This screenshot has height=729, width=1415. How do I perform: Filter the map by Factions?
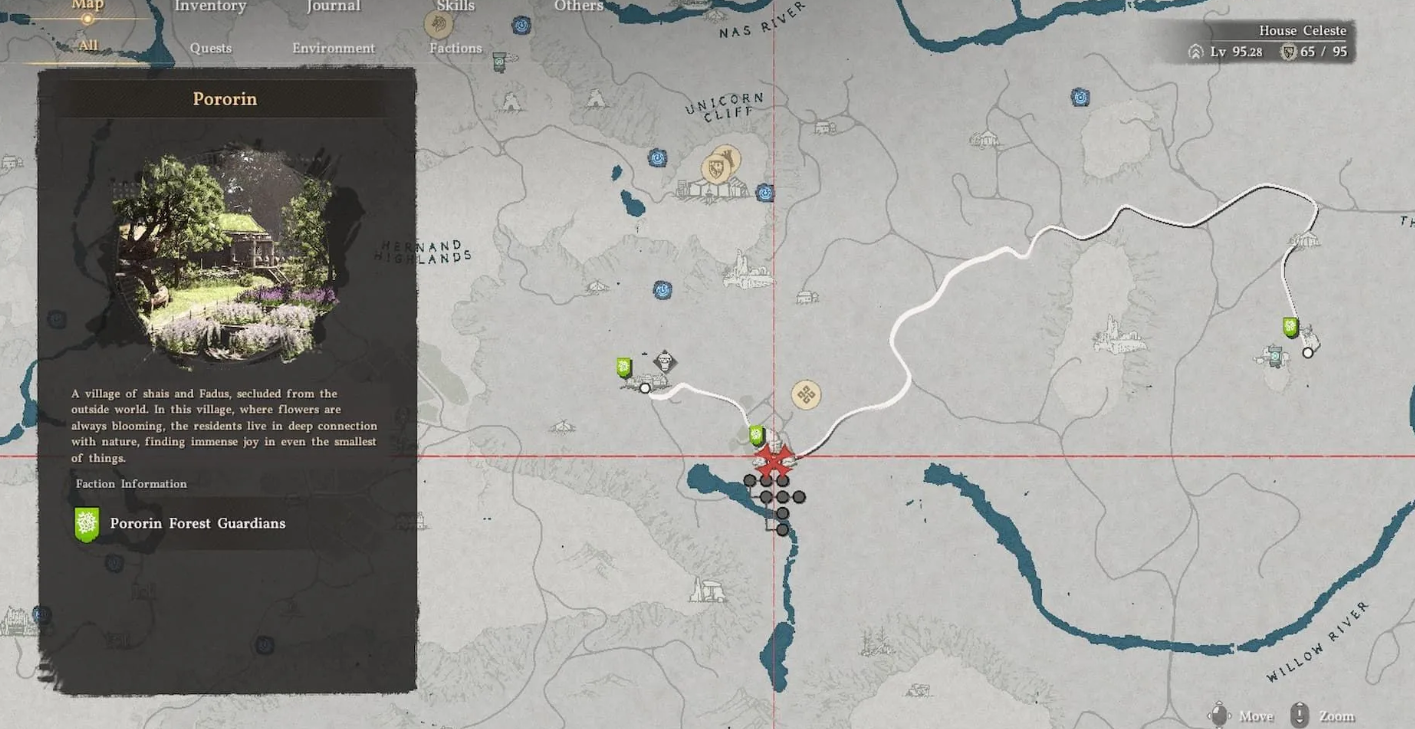click(x=455, y=48)
